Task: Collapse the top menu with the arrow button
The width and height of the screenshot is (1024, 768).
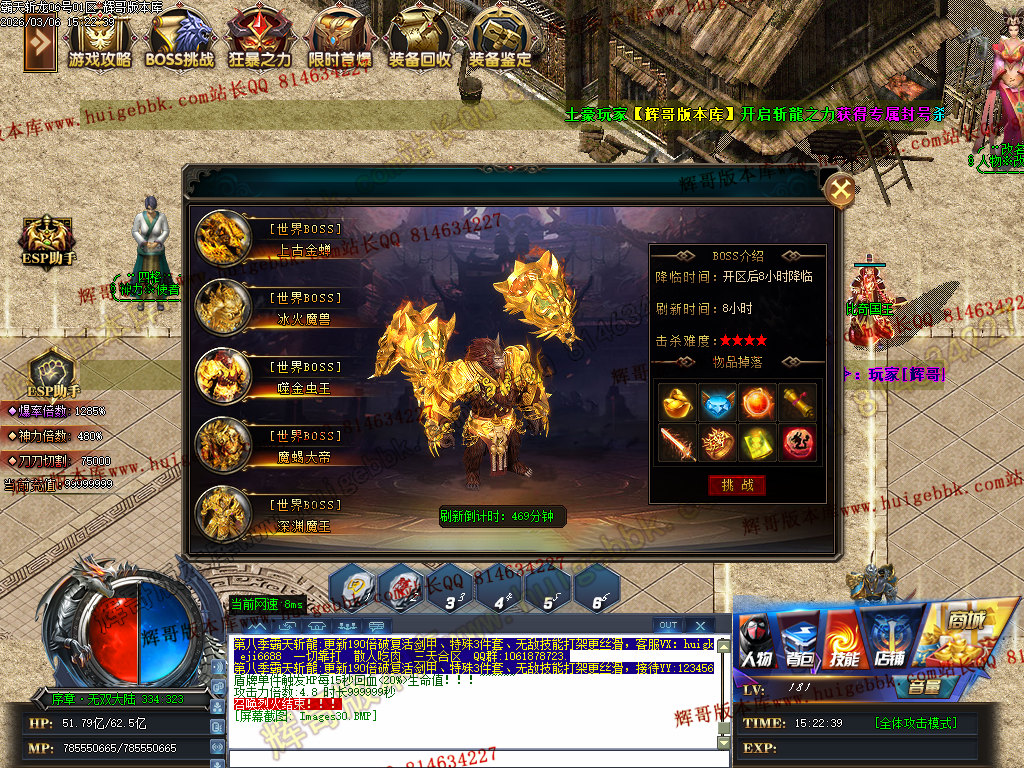Action: coord(40,42)
